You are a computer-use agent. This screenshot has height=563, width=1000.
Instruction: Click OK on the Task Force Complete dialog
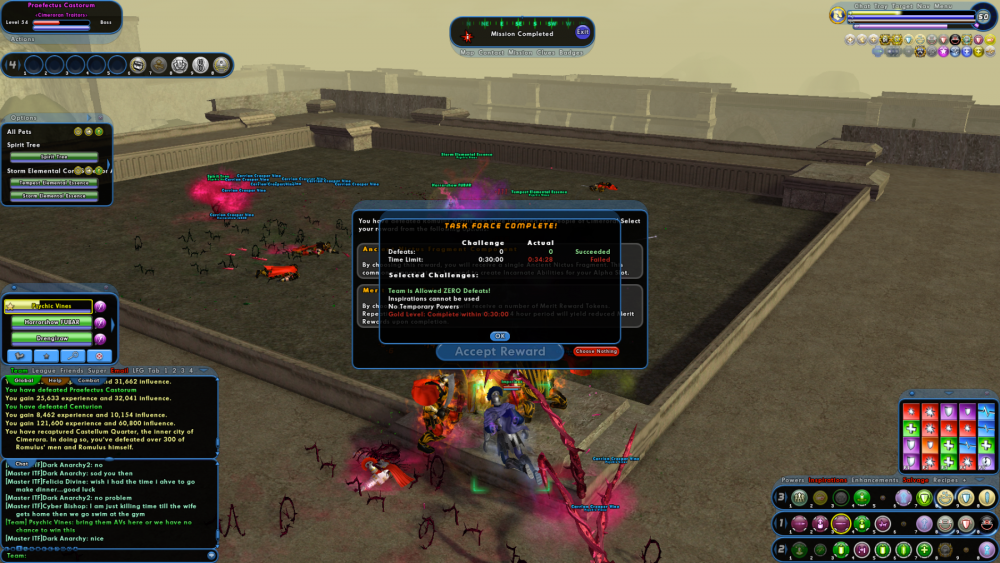pos(500,336)
